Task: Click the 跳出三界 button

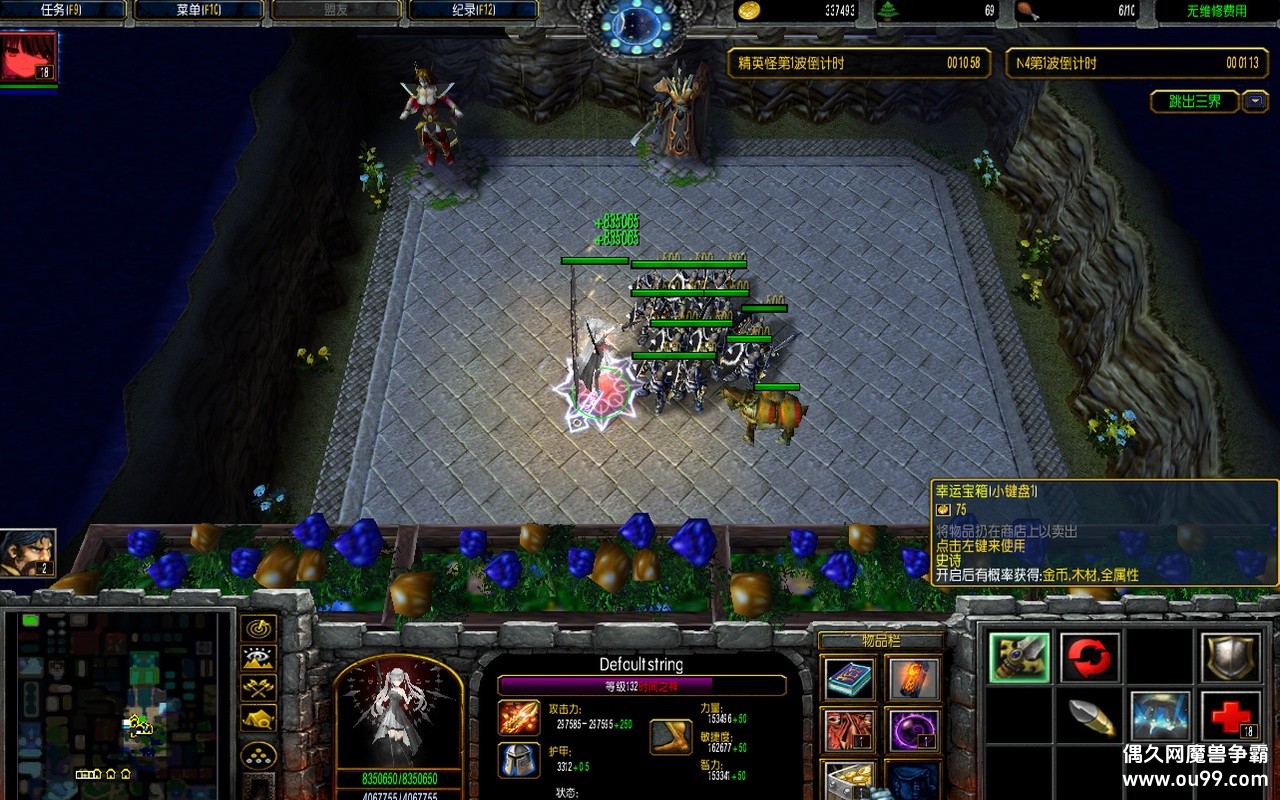Action: point(1198,101)
